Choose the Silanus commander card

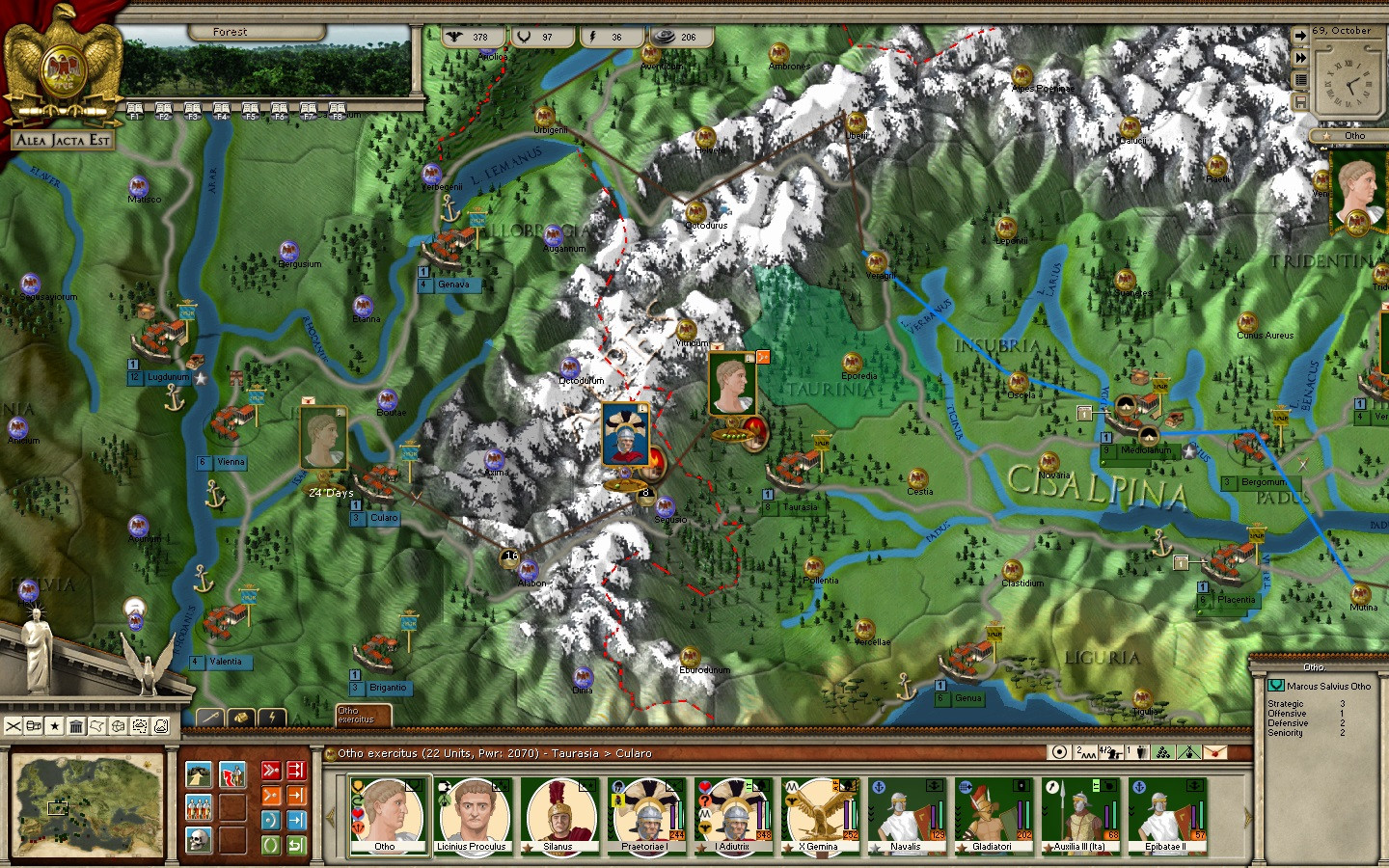coord(558,816)
